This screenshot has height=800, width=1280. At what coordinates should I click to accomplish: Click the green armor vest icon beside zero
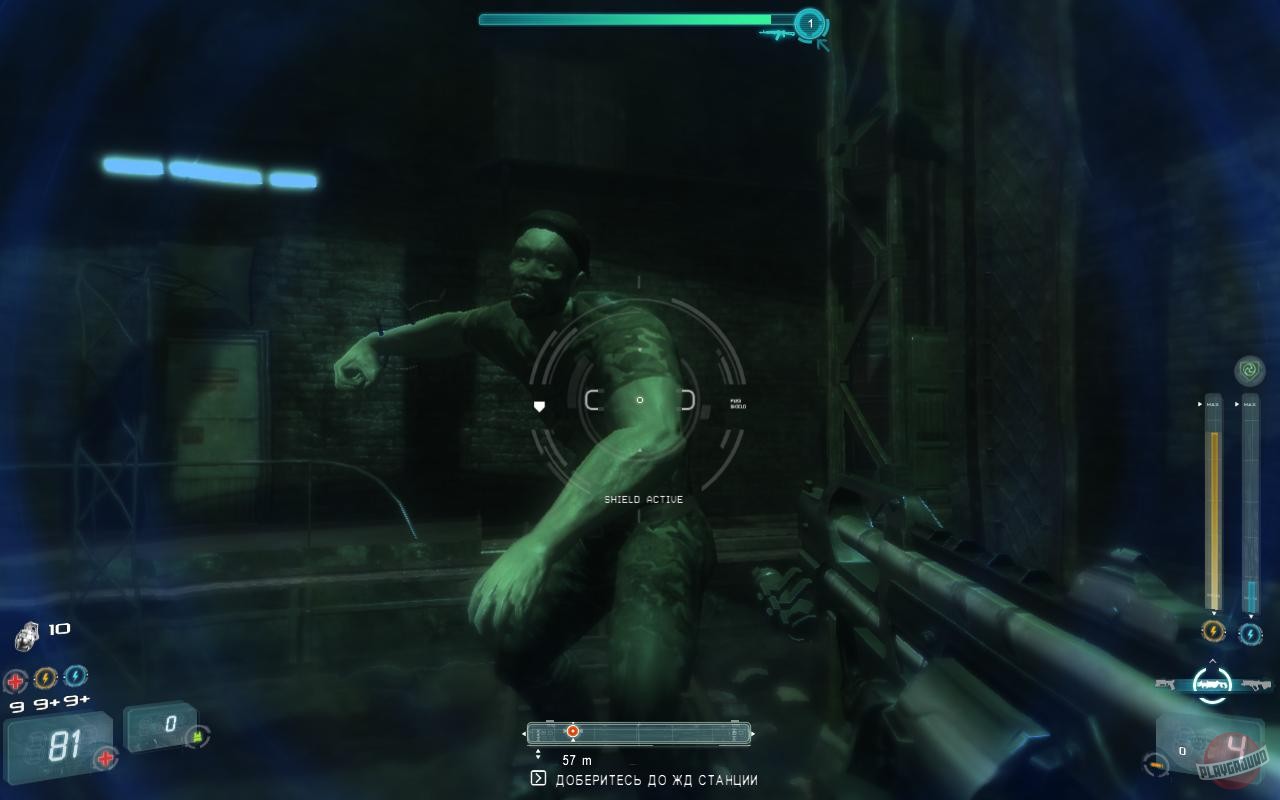tap(196, 737)
